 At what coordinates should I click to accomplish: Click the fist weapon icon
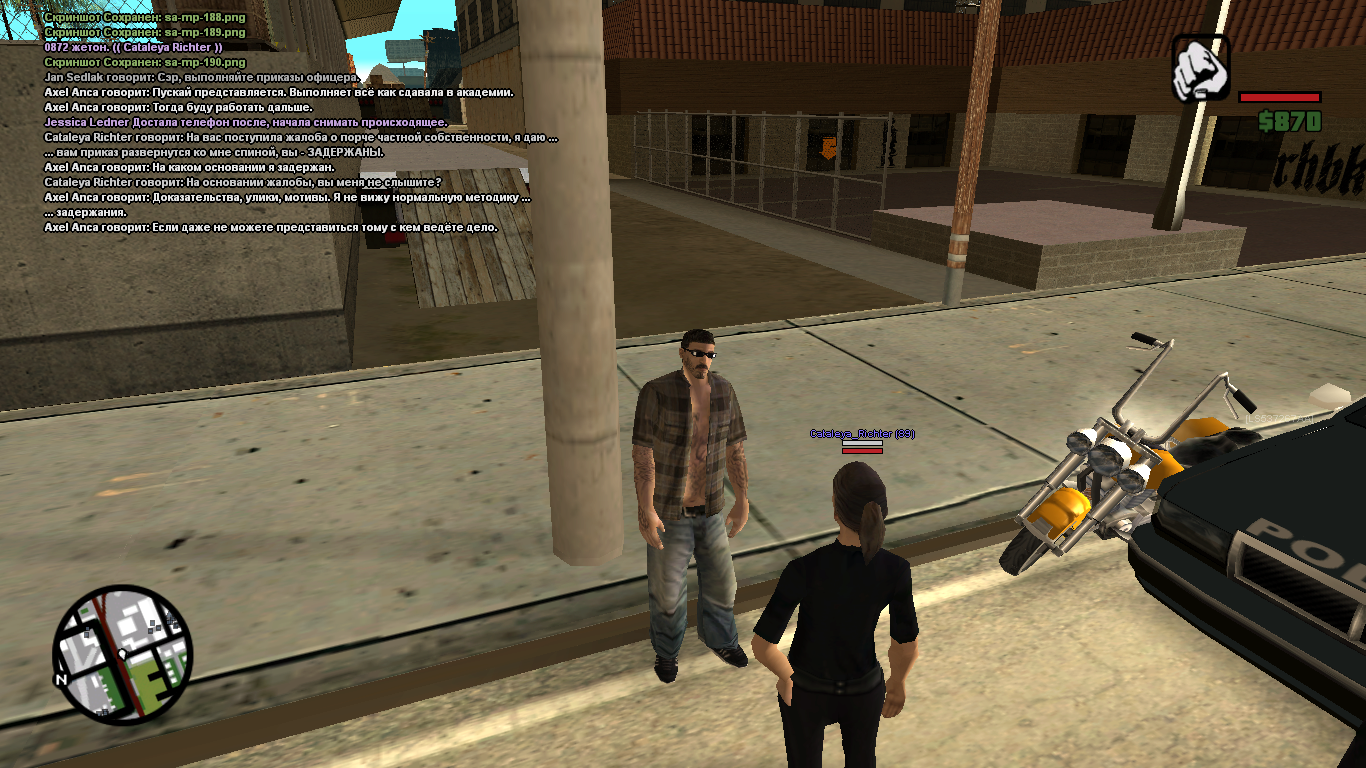pos(1201,68)
